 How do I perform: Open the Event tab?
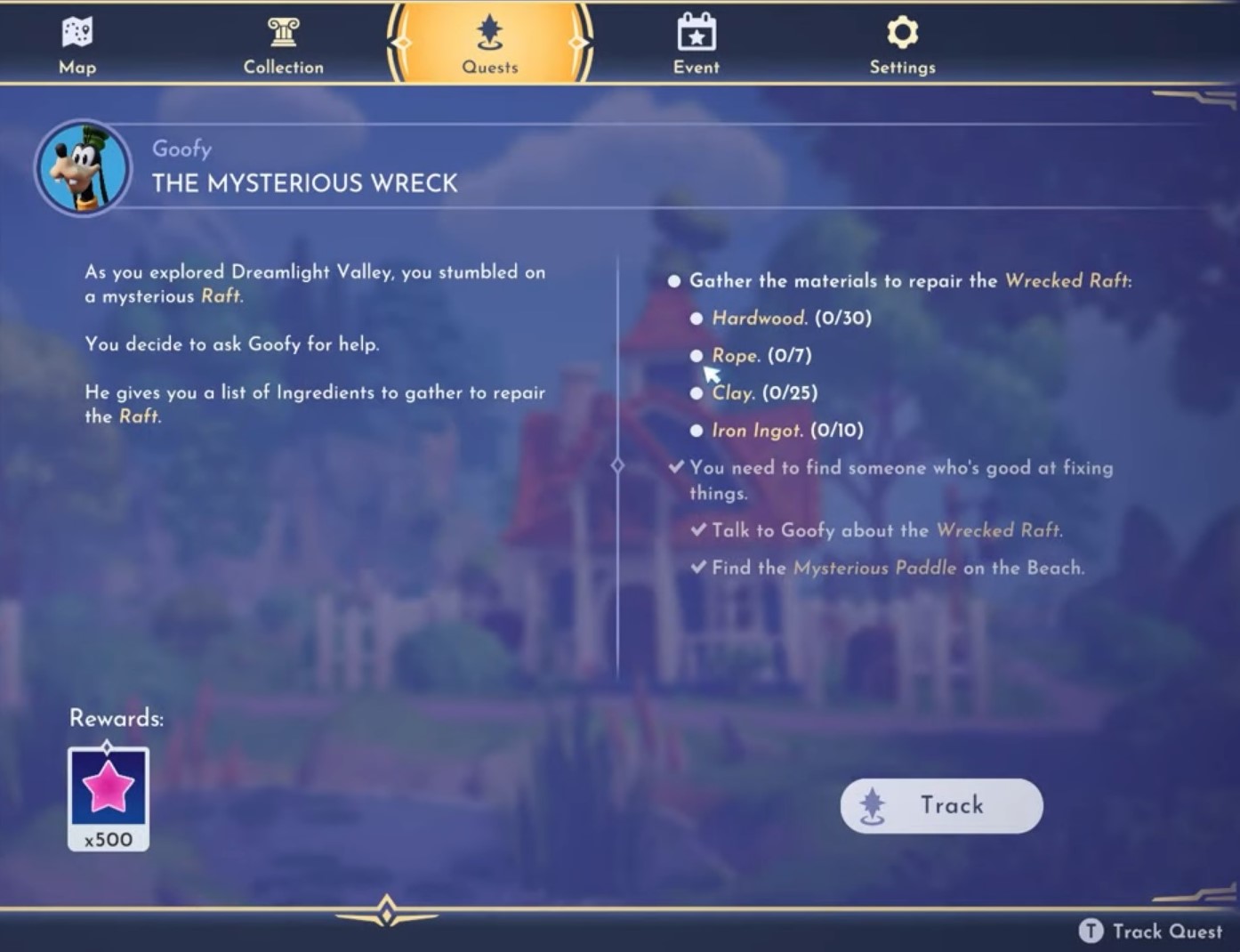coord(696,44)
